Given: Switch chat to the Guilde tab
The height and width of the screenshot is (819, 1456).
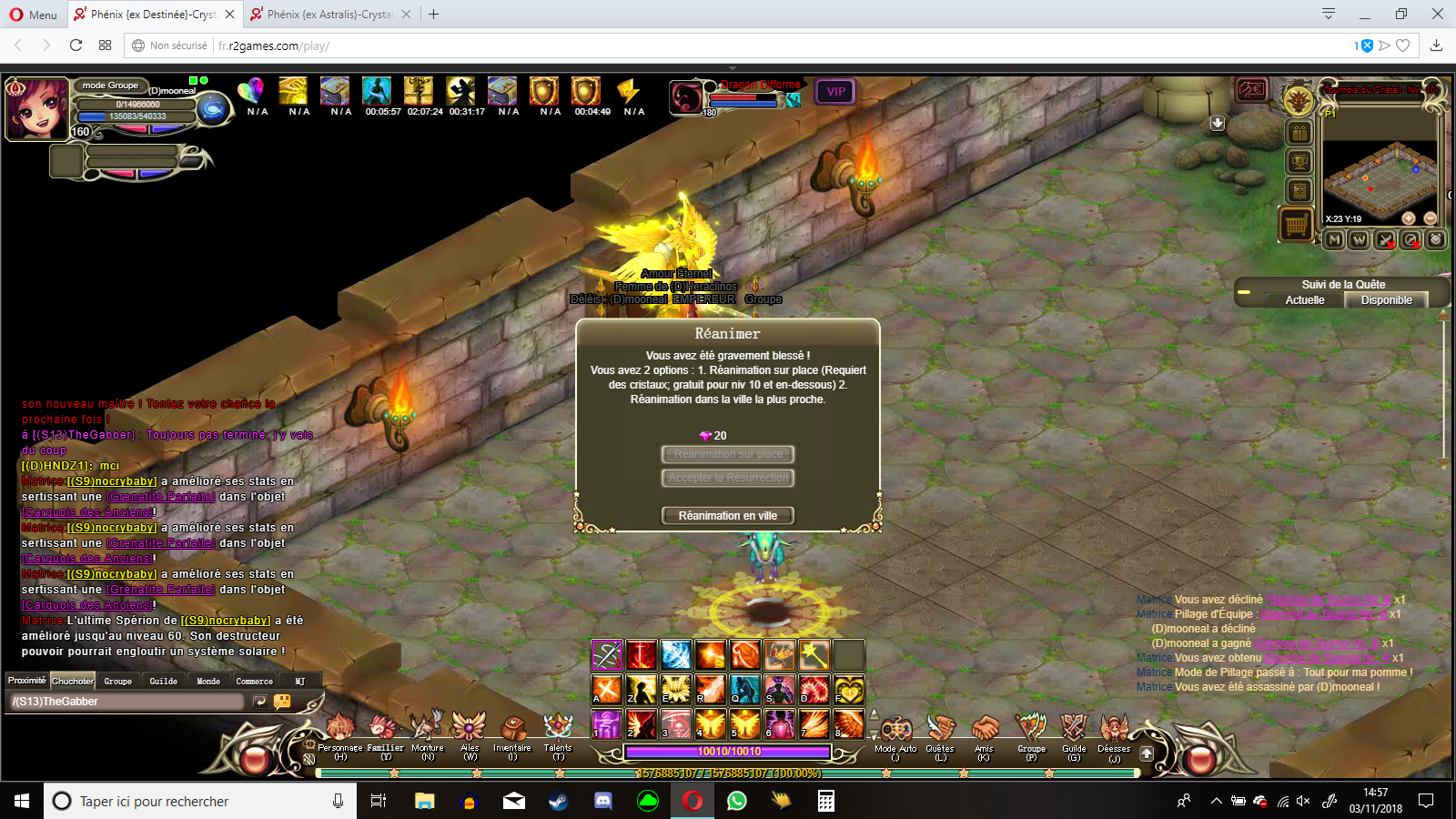Looking at the screenshot, I should coord(164,681).
